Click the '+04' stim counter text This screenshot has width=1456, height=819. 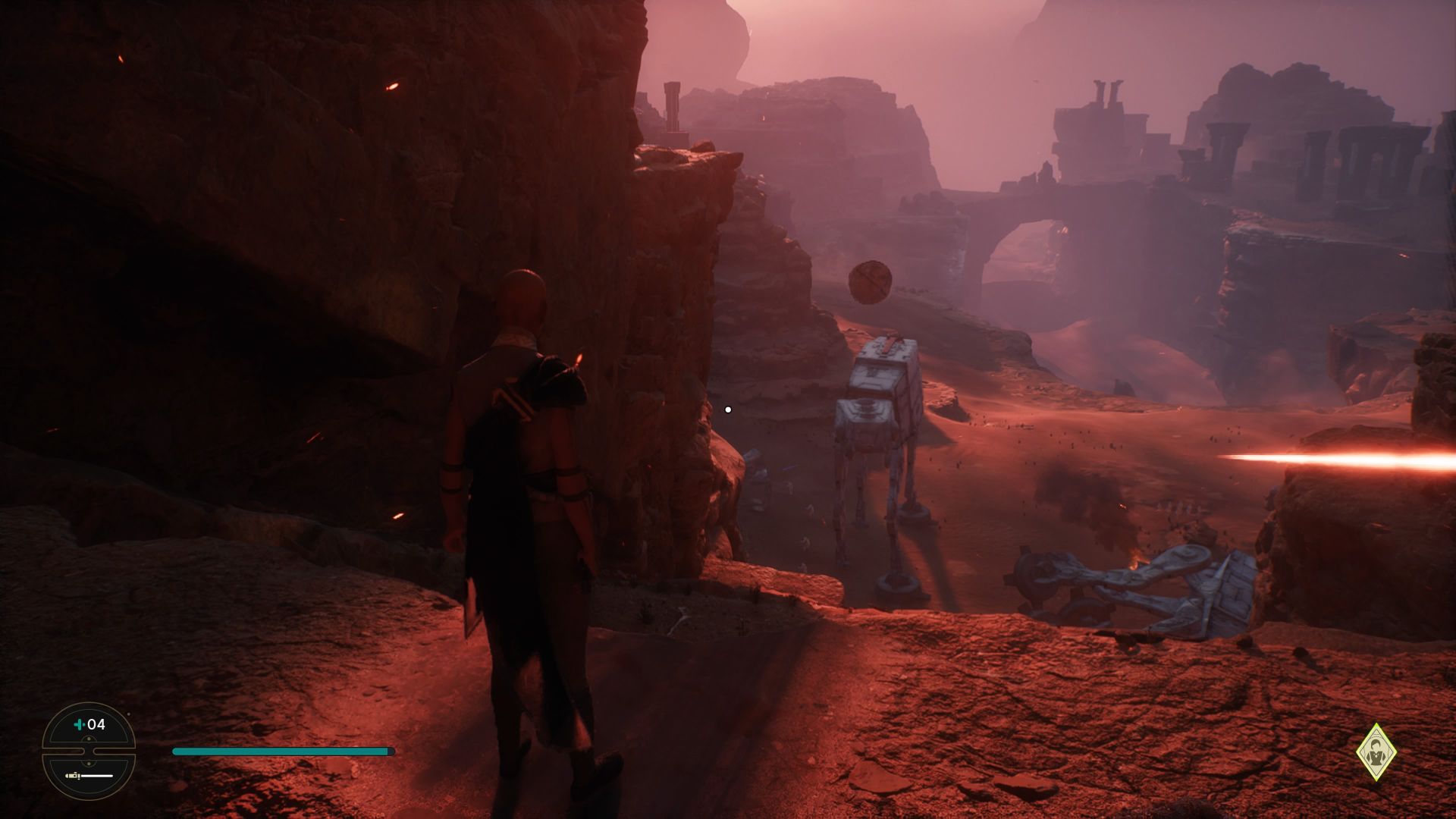[96, 723]
